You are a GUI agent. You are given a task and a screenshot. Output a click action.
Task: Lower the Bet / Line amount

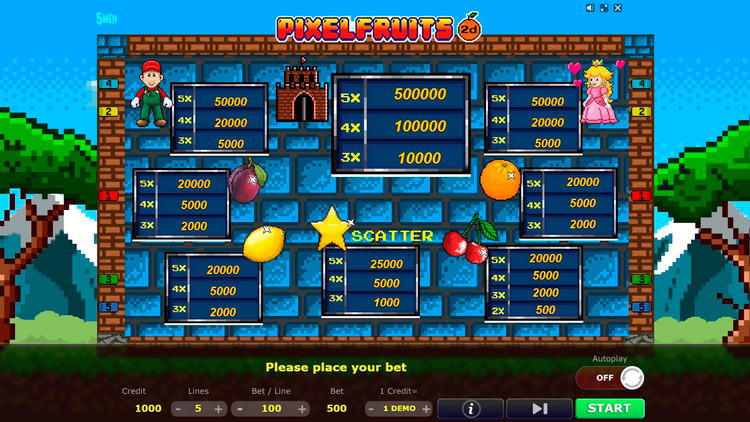coord(240,409)
